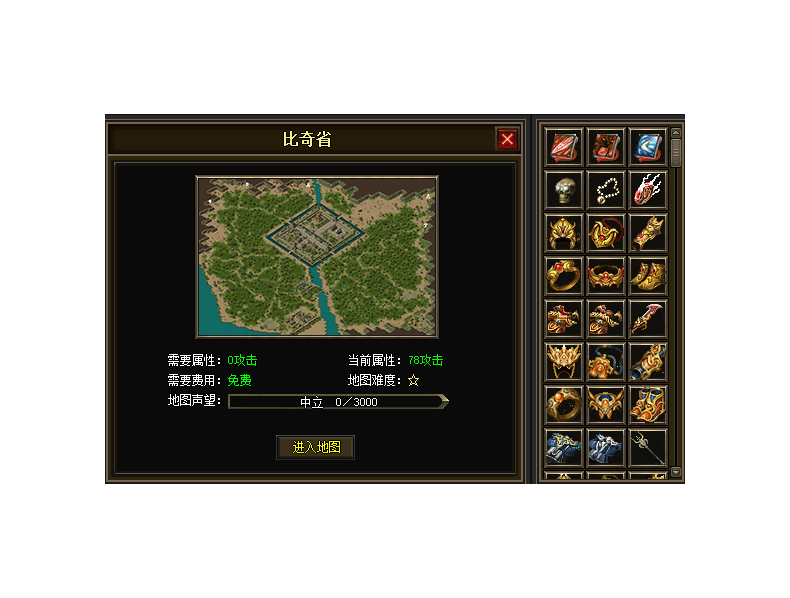Select the blue skill book slot
Viewport: 790px width, 598px height.
[x=648, y=147]
